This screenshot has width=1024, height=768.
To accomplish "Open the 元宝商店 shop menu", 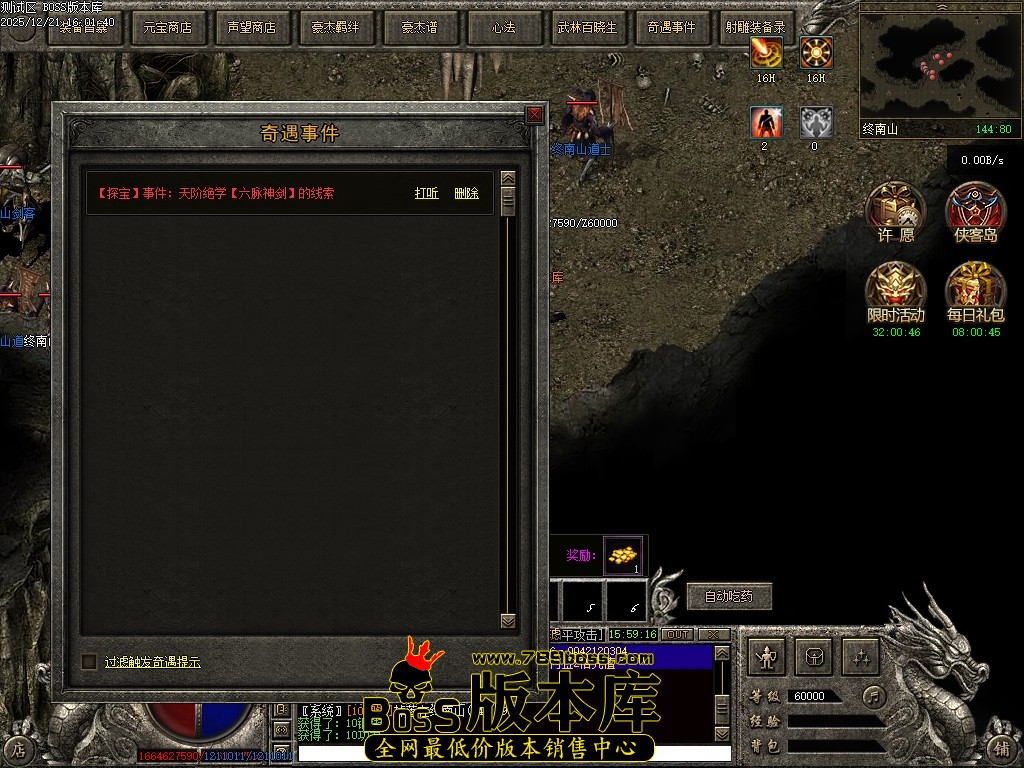I will (x=168, y=28).
